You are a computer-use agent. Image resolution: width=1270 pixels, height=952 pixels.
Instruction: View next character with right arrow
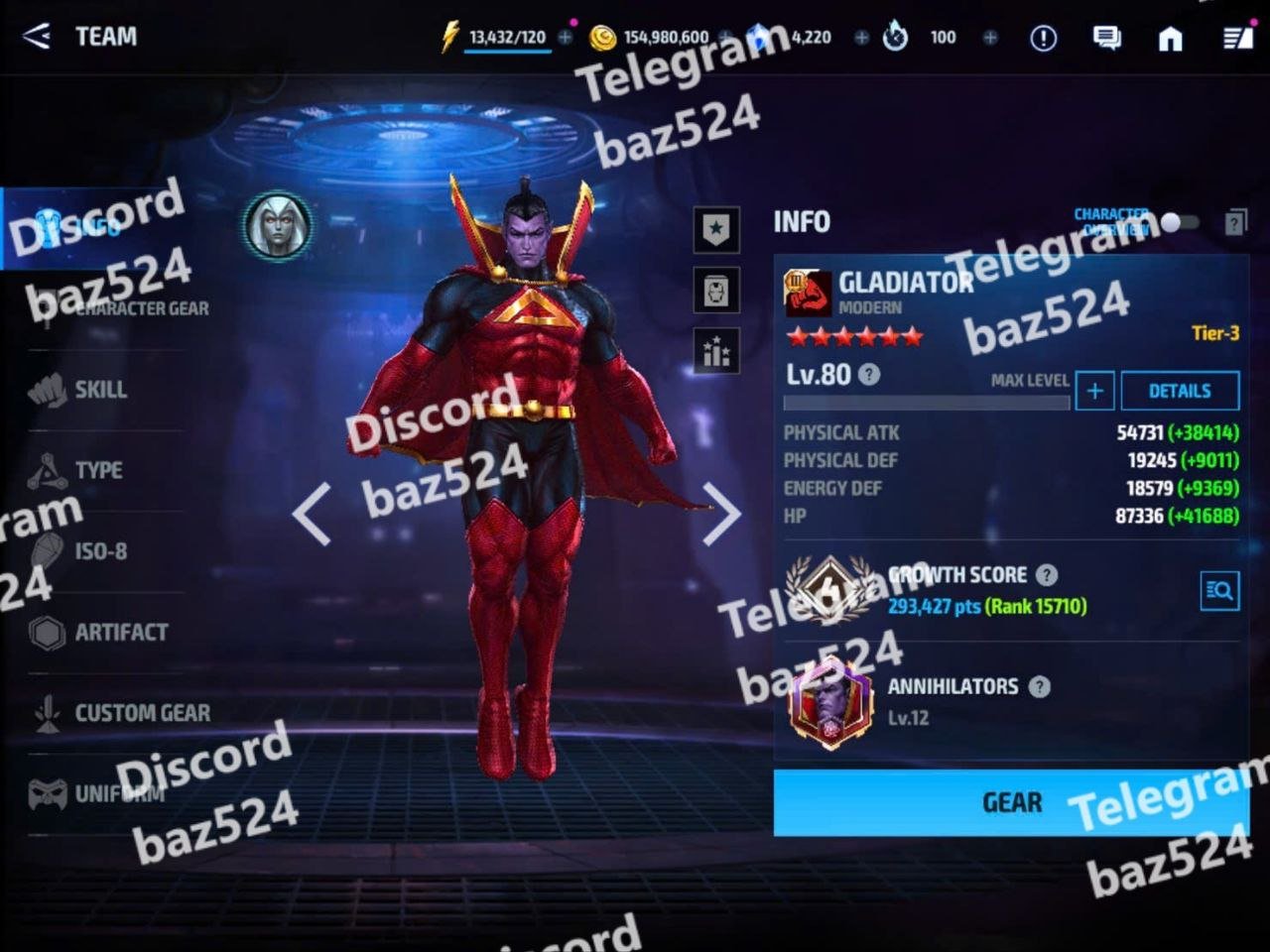721,514
